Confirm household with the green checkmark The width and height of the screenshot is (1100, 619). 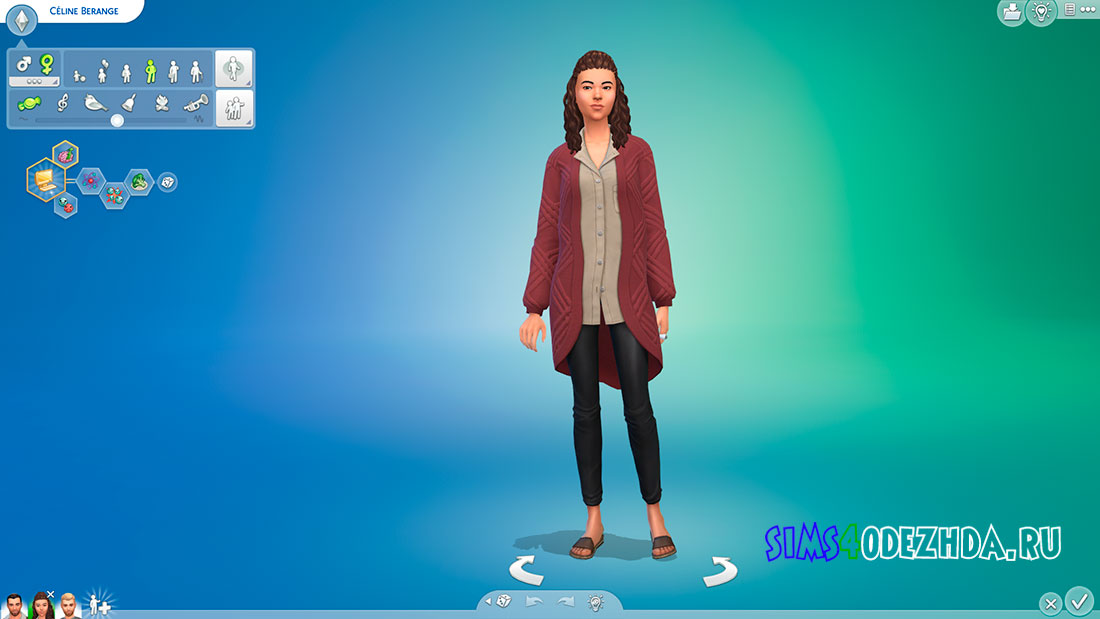(1079, 601)
